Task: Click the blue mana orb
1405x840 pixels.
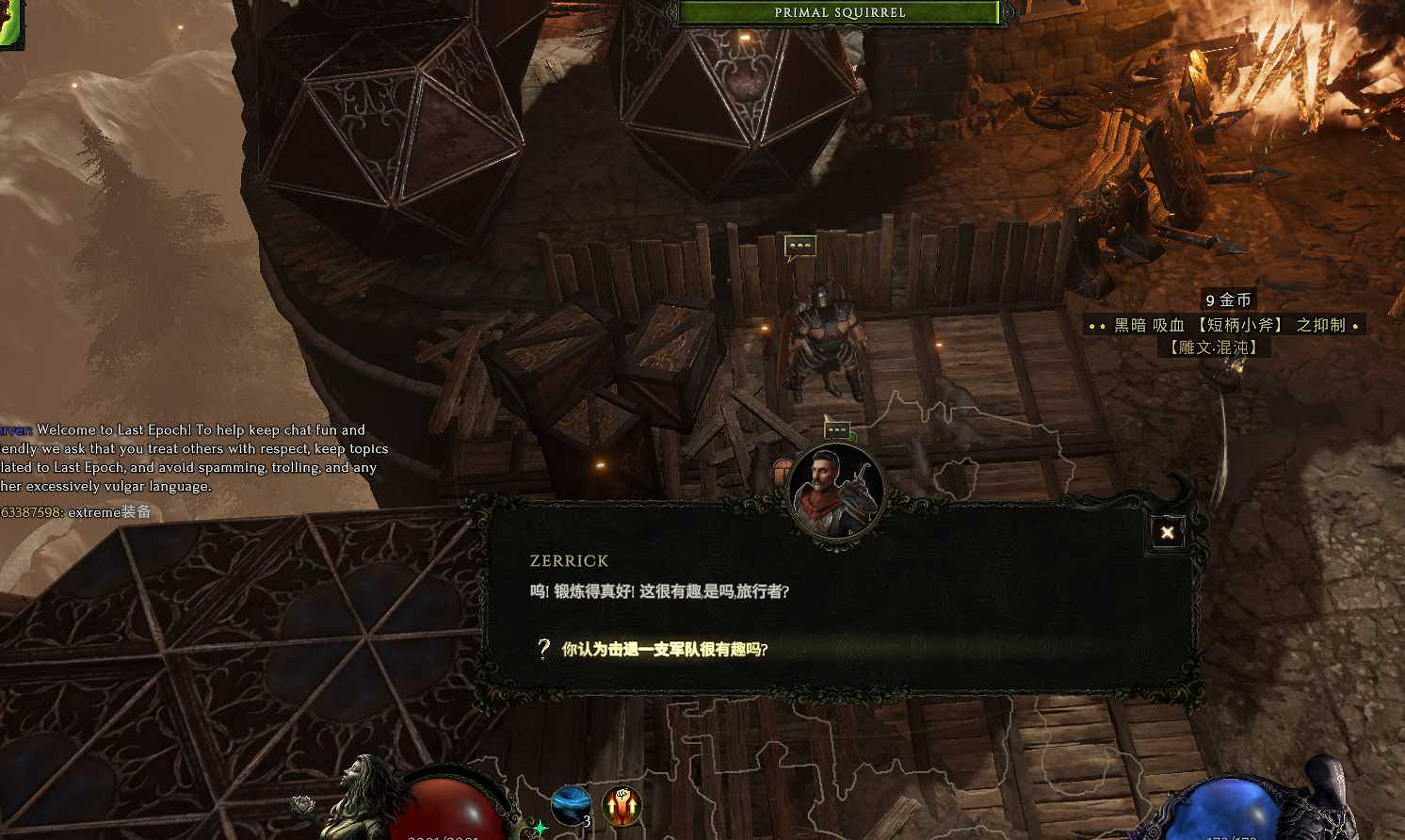Action: (x=1224, y=808)
